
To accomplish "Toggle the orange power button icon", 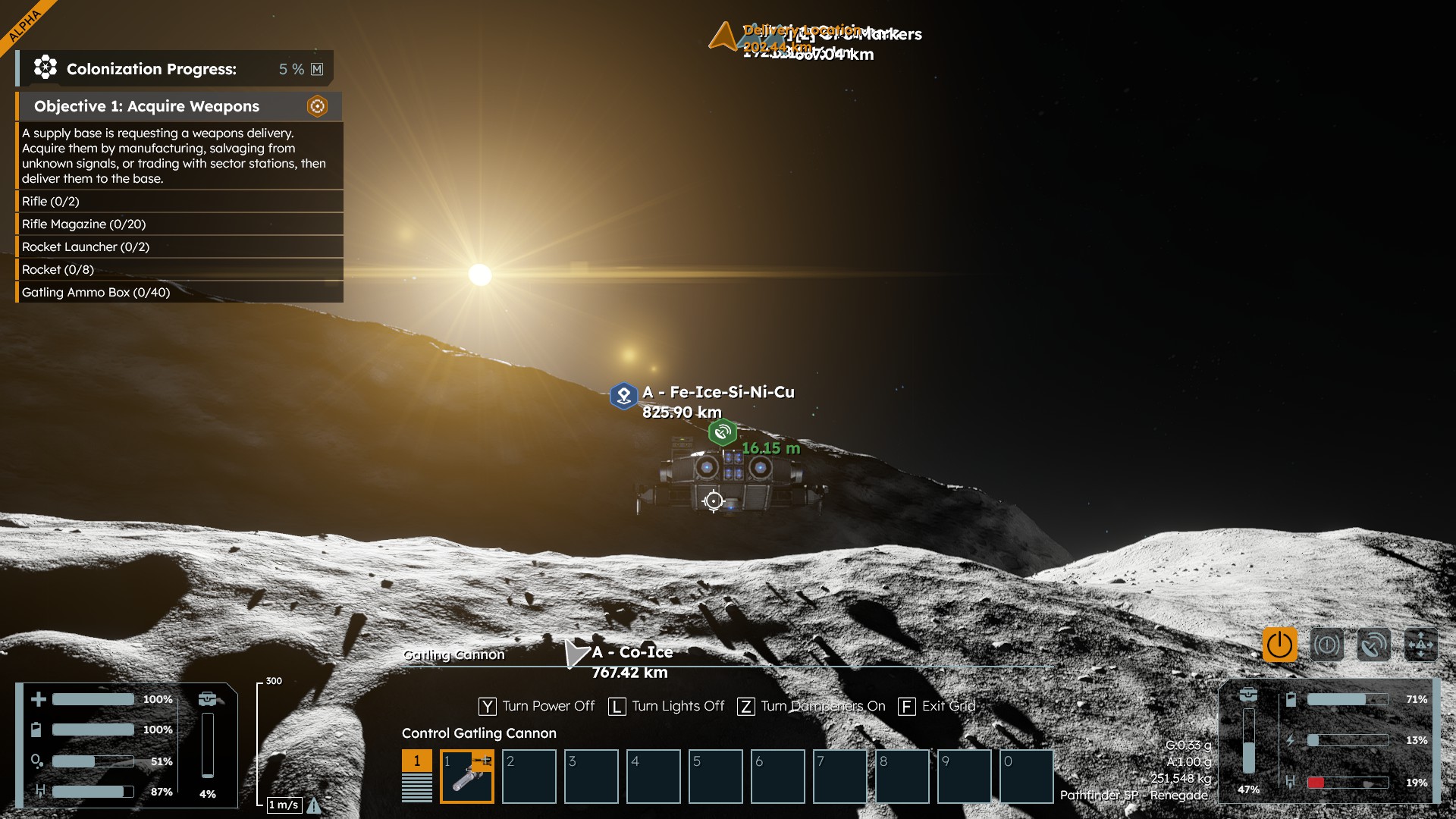I will point(1279,645).
